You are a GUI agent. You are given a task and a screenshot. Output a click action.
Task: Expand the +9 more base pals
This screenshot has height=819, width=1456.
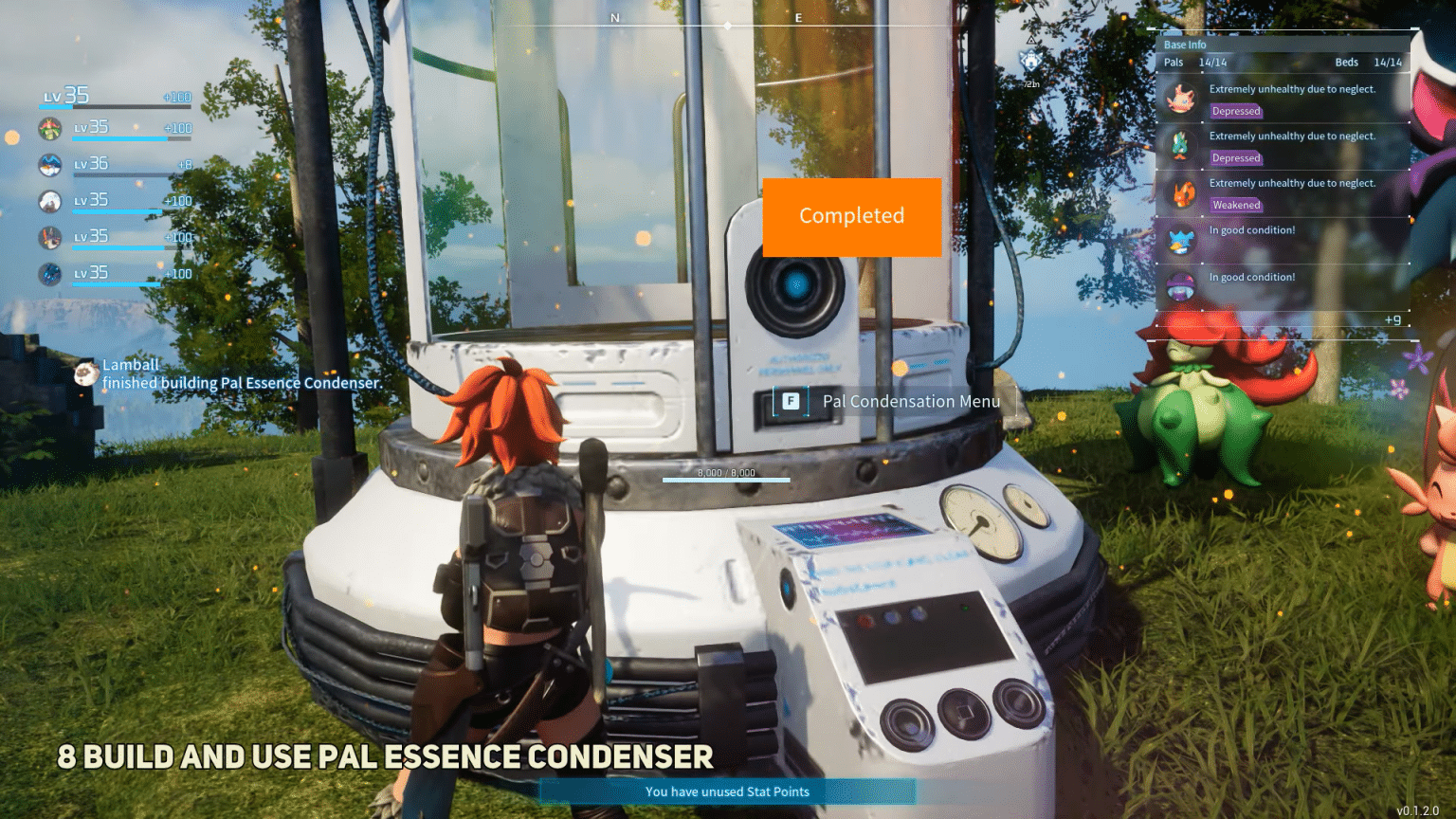[x=1392, y=320]
